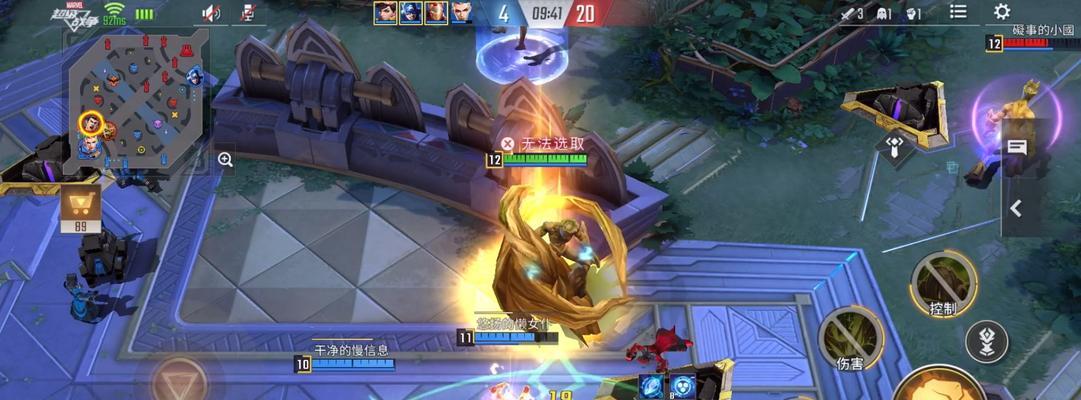Tap the minimap magnifier zoom button
Screen dimensions: 1081x400
click(225, 159)
